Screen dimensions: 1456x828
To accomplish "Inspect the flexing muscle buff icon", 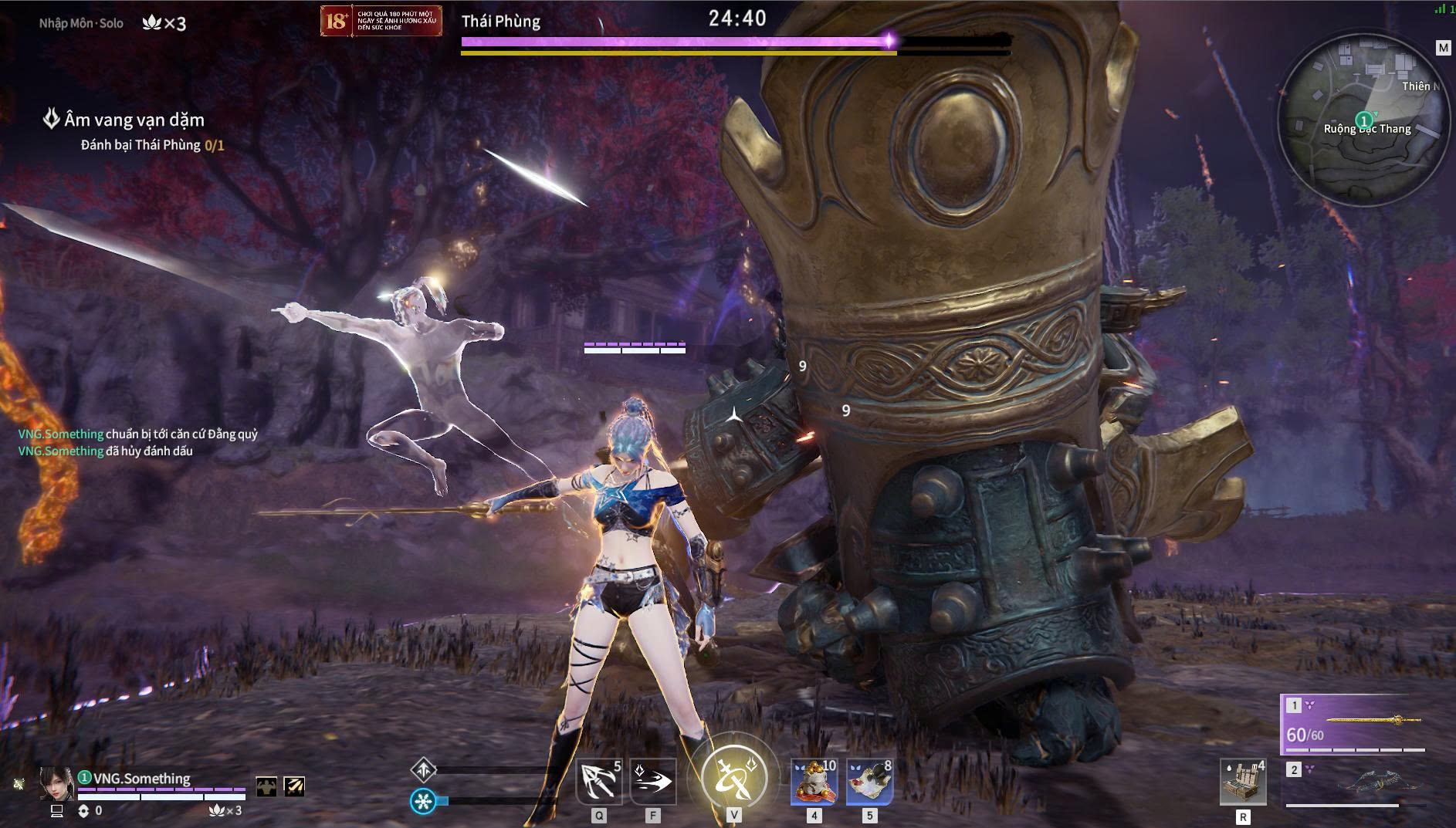I will (266, 786).
